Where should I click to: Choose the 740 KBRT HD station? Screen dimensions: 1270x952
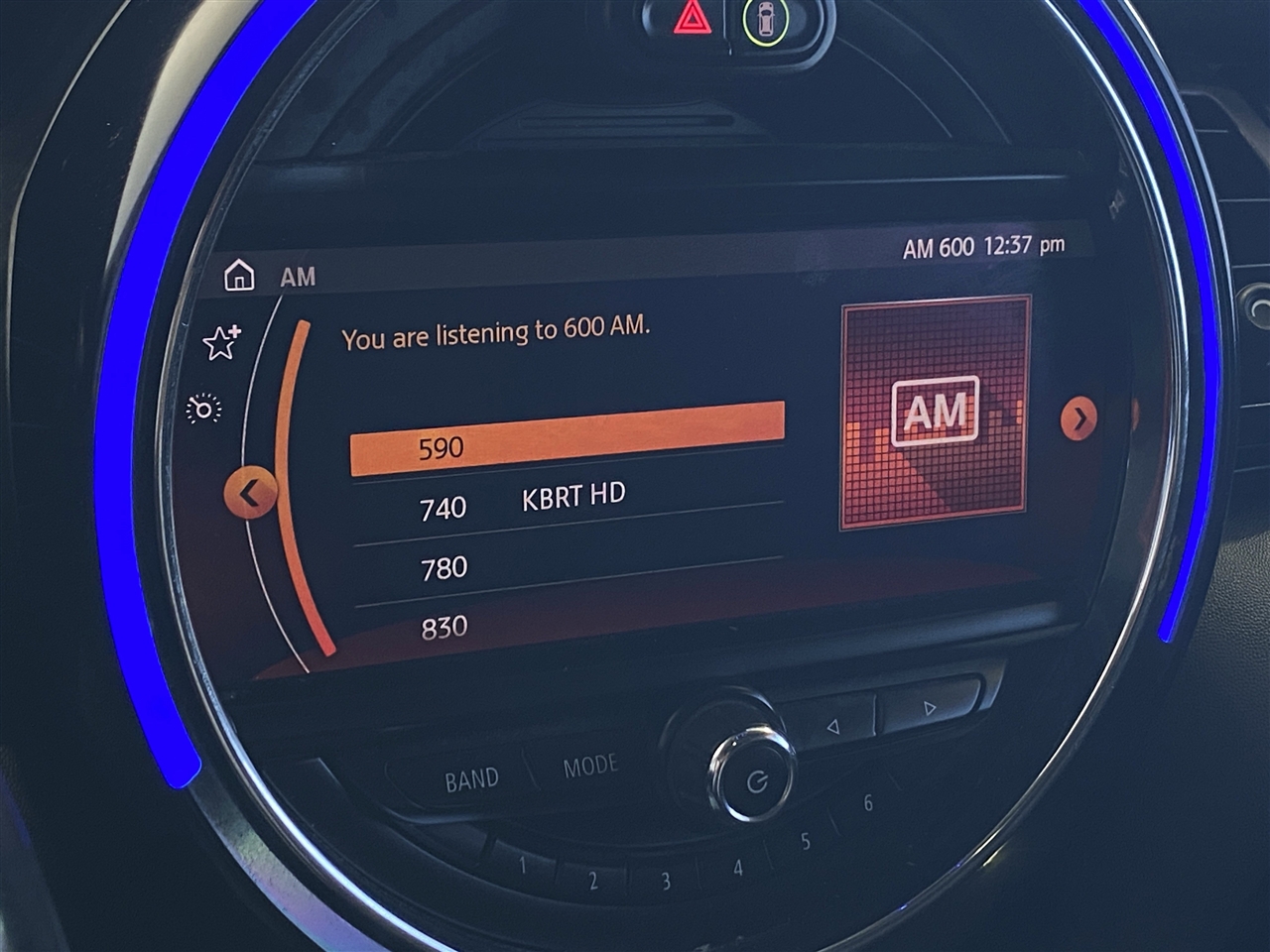(567, 501)
